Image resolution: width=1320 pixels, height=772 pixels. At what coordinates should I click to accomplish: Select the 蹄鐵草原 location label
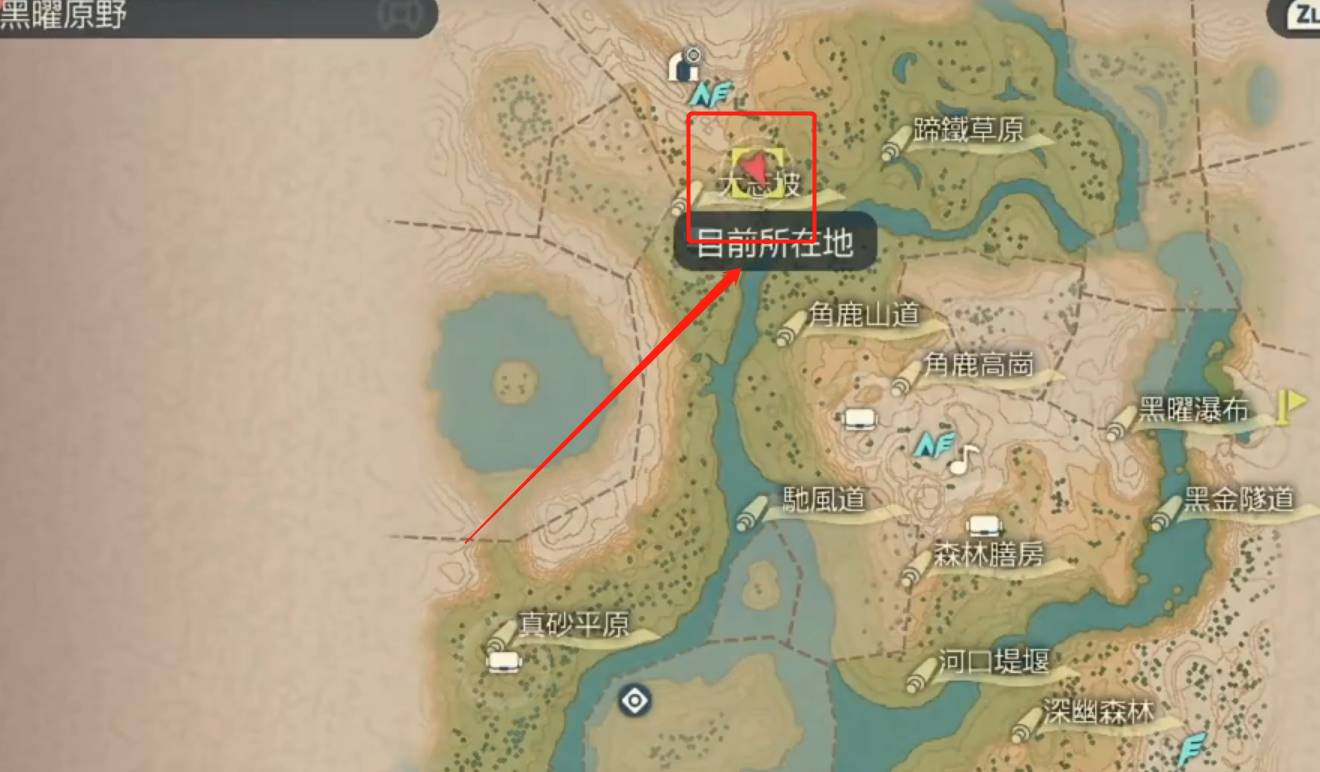[x=969, y=129]
